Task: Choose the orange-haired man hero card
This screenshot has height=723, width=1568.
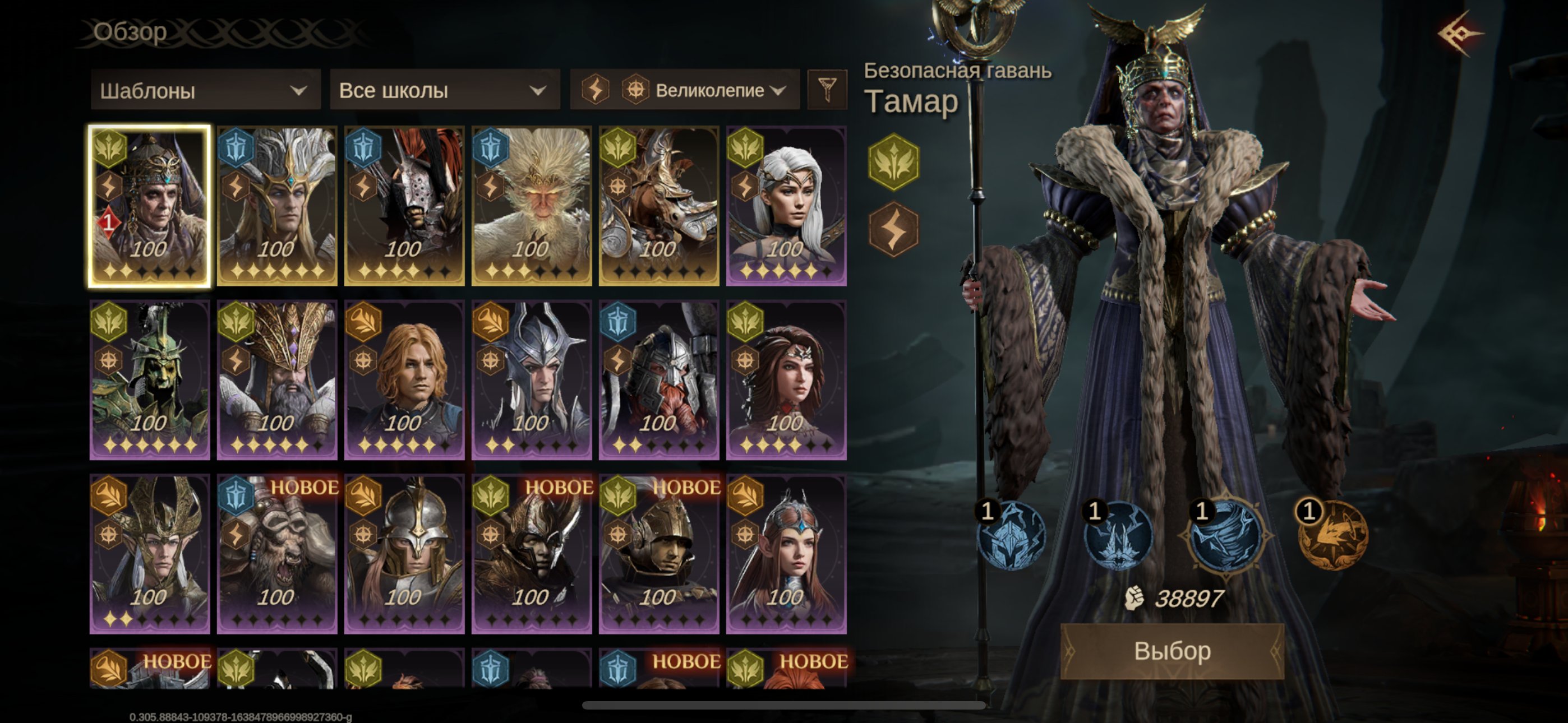Action: coord(404,380)
